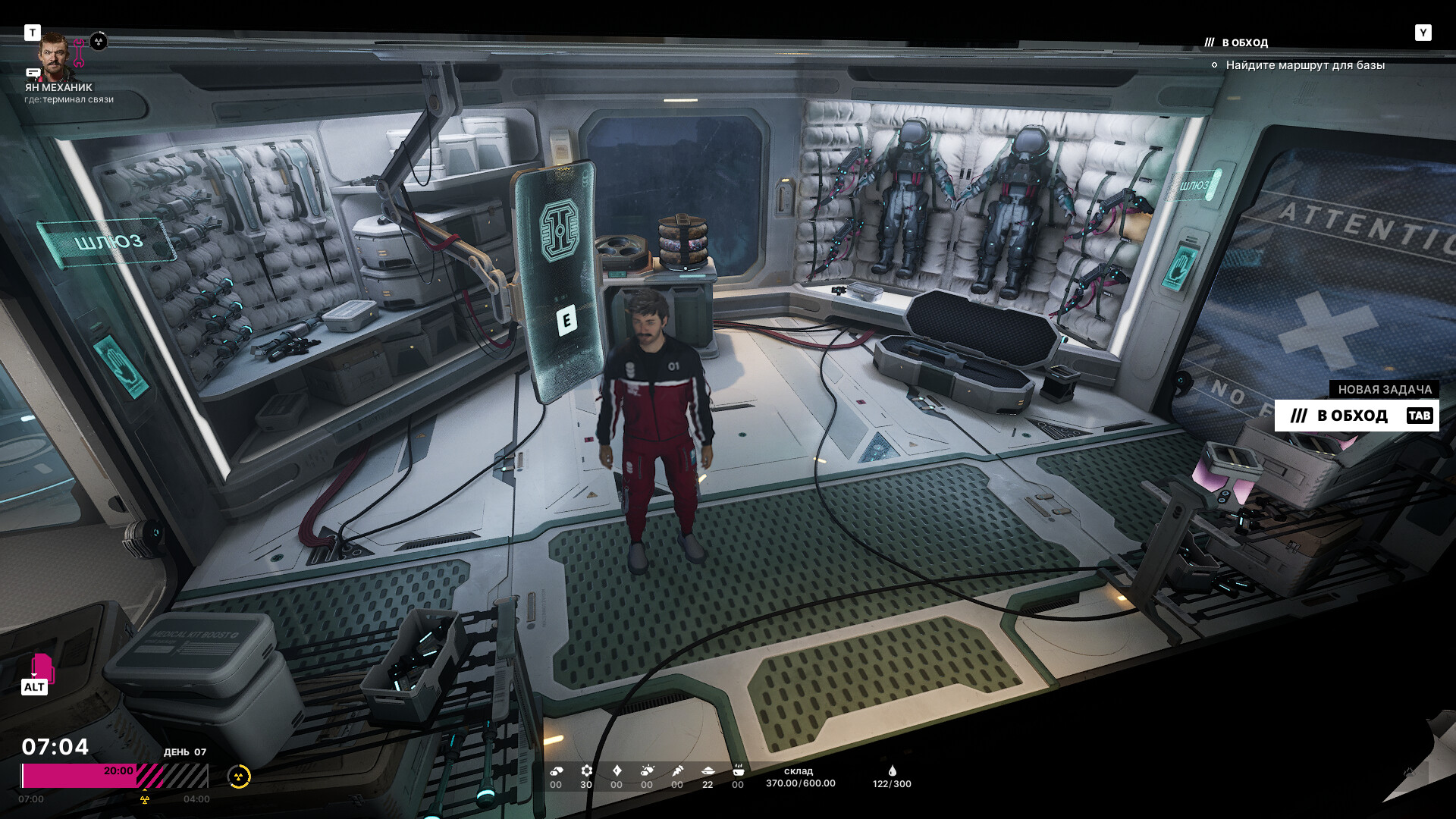Open the В ОБХОД quest tracker
Viewport: 1456px width, 819px height.
pos(1244,42)
